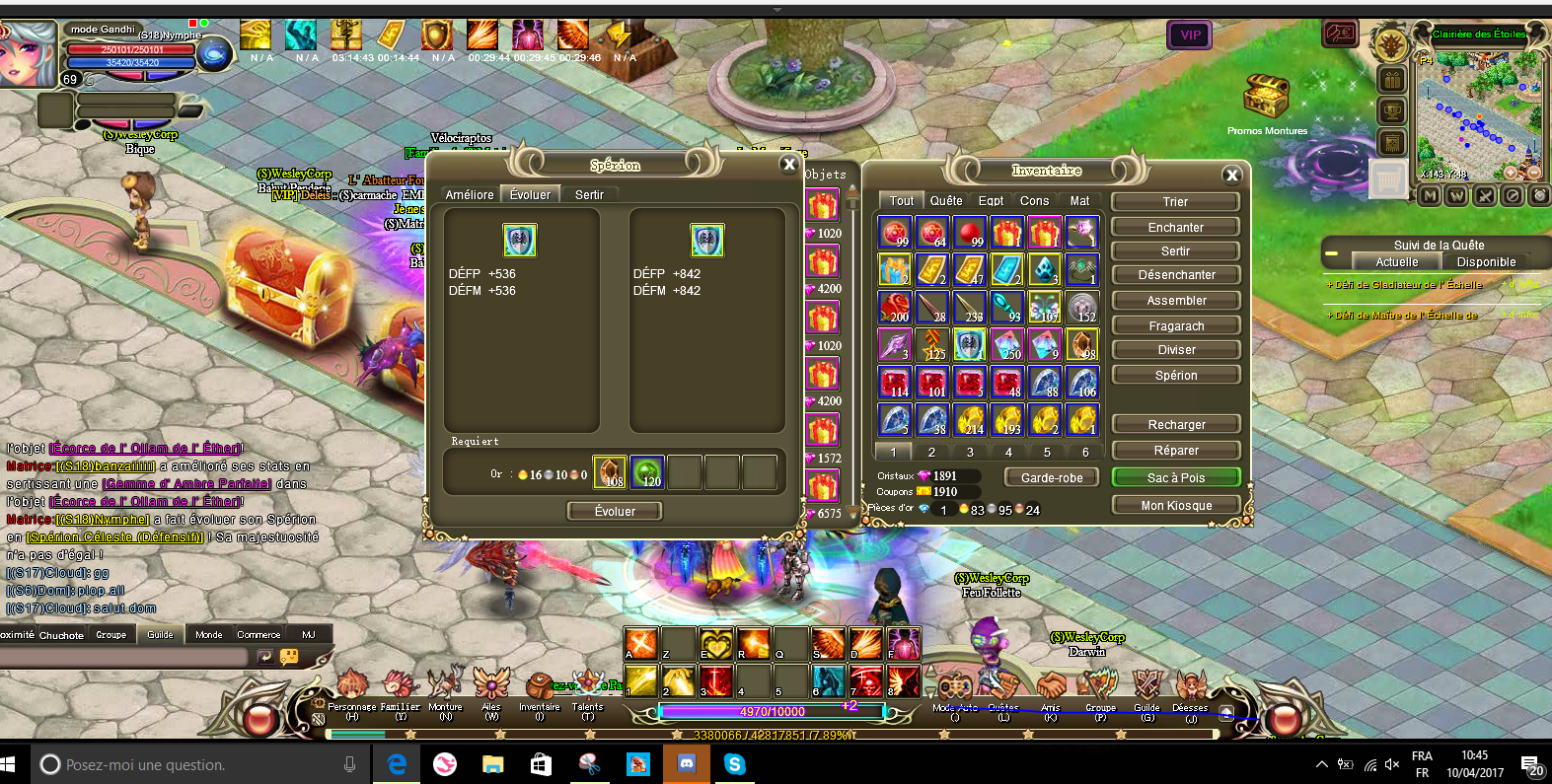Open the Sertir tab in Spérion

coord(589,195)
